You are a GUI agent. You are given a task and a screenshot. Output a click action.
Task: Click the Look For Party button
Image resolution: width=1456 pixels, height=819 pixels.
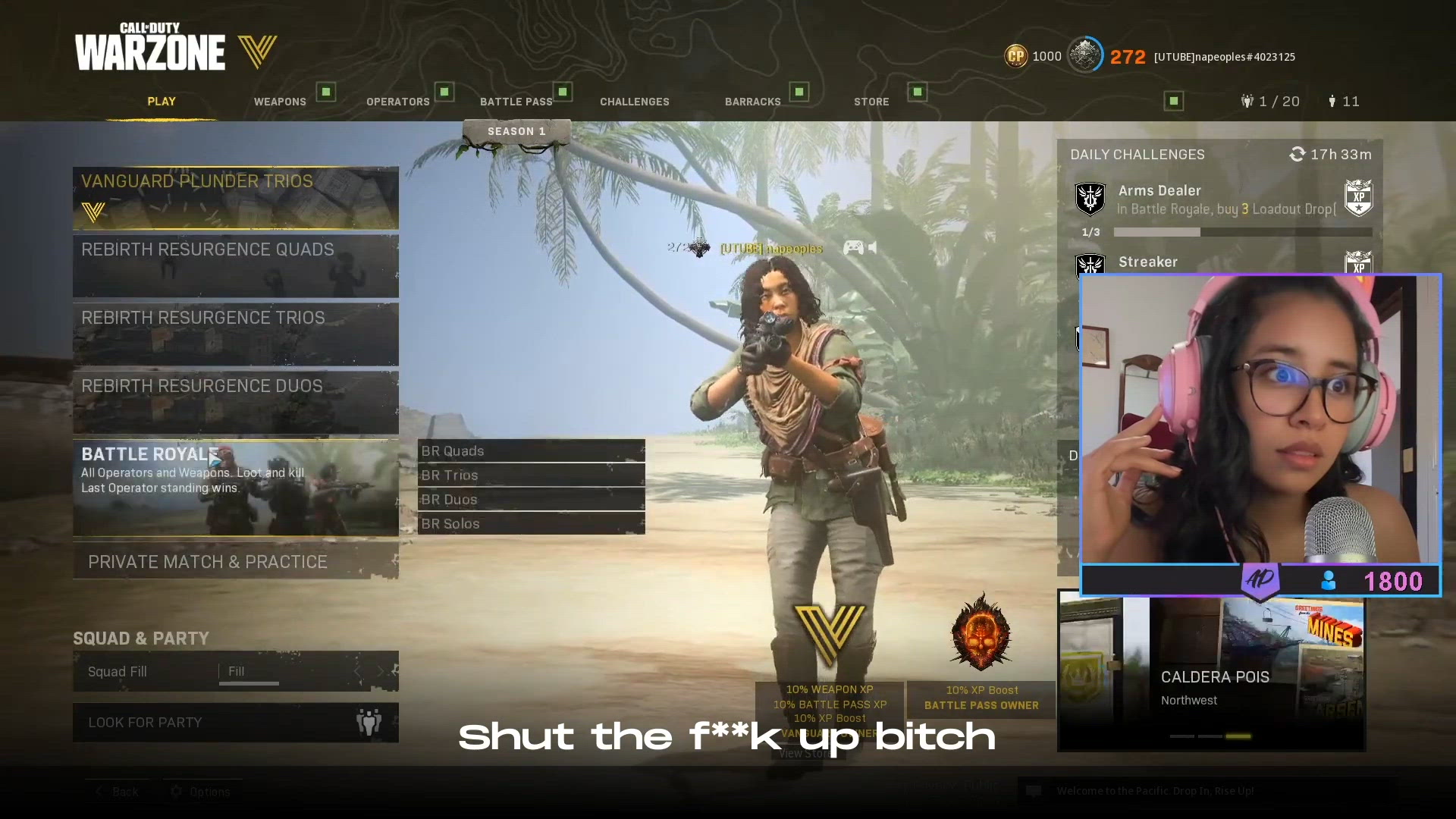236,722
